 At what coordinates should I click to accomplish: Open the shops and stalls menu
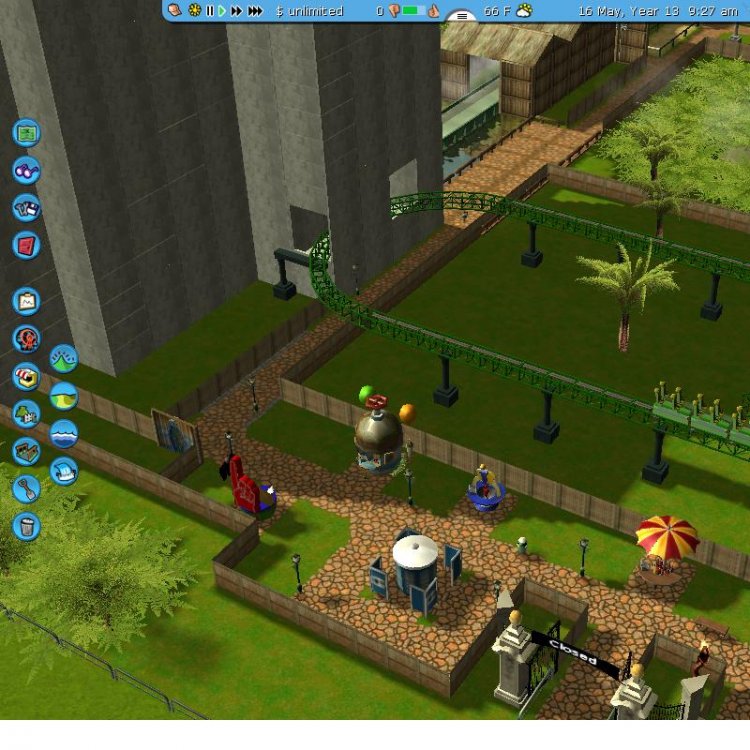coord(26,376)
